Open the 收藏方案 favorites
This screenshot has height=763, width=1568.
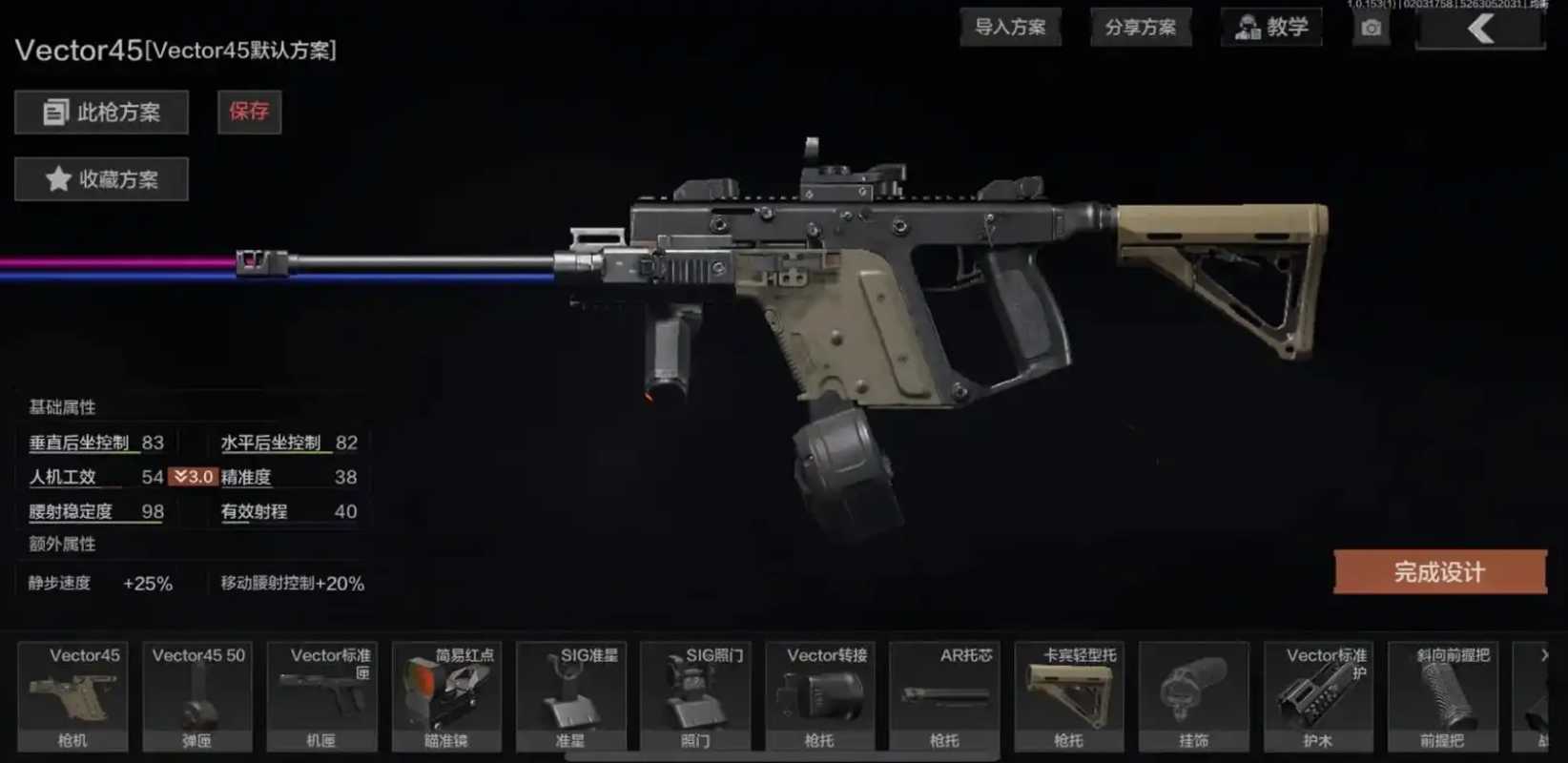pos(101,179)
